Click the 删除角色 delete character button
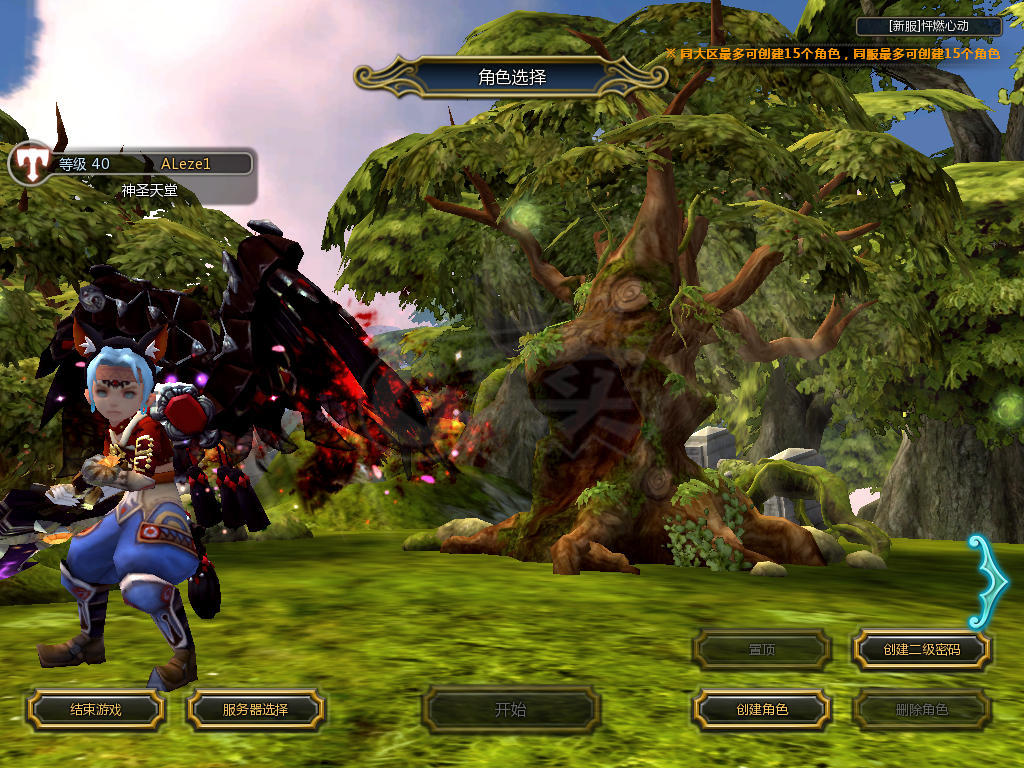Viewport: 1024px width, 768px height. (x=922, y=710)
